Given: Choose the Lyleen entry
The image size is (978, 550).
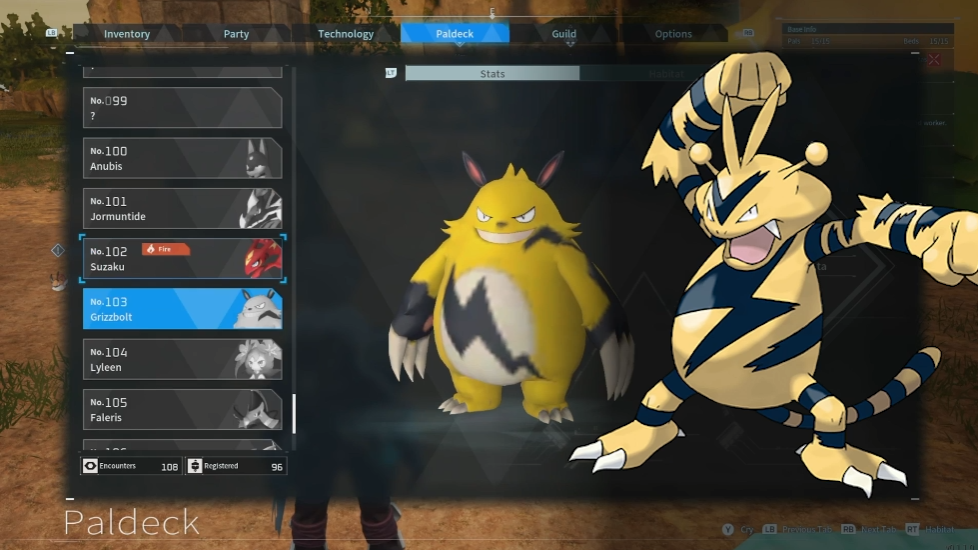Looking at the screenshot, I should click(x=182, y=359).
